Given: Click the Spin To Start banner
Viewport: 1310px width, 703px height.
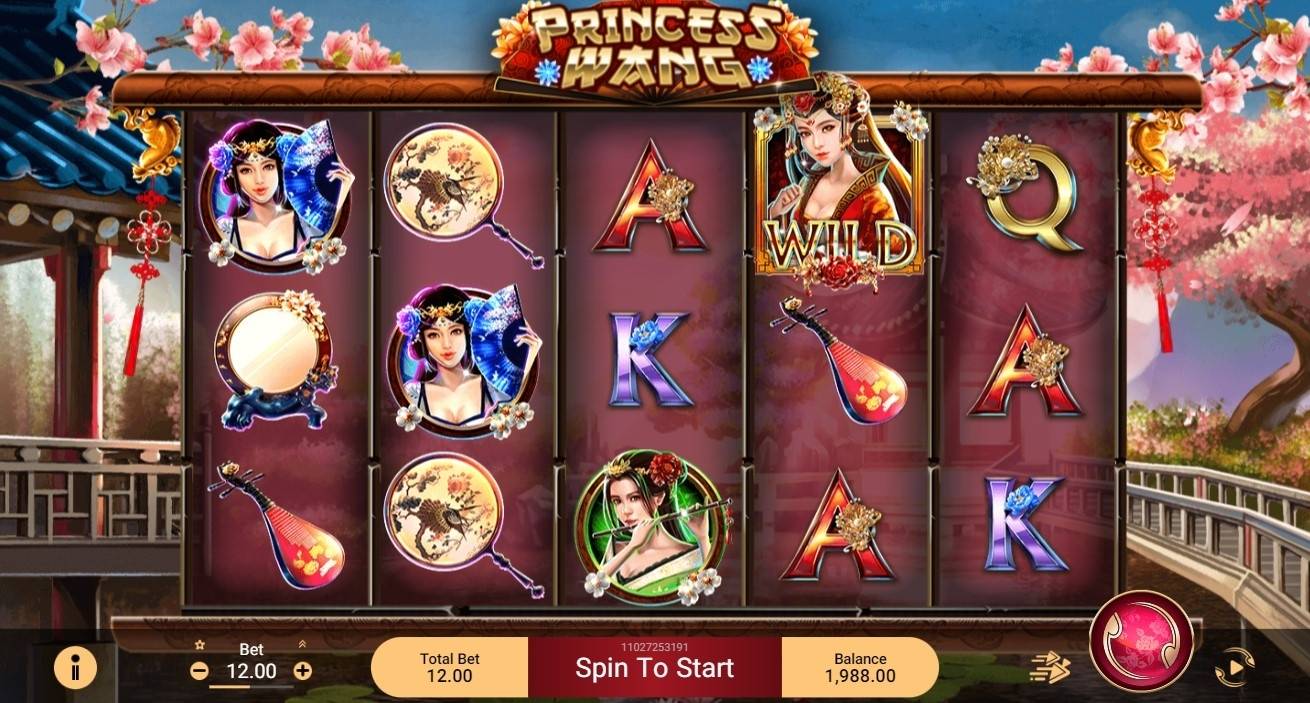Looking at the screenshot, I should pyautogui.click(x=654, y=668).
